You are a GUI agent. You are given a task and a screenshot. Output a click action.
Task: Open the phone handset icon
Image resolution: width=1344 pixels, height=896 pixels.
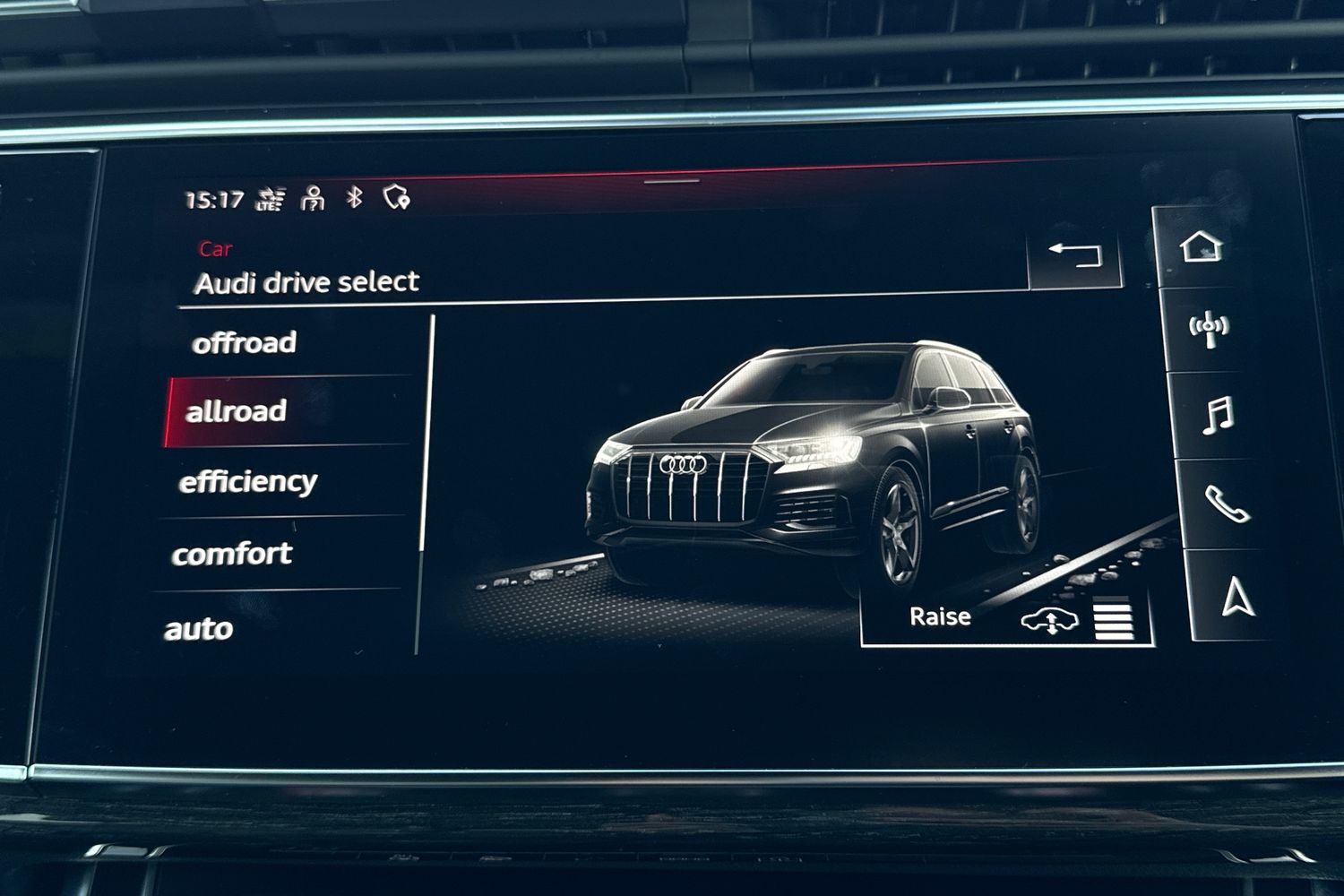1226,504
